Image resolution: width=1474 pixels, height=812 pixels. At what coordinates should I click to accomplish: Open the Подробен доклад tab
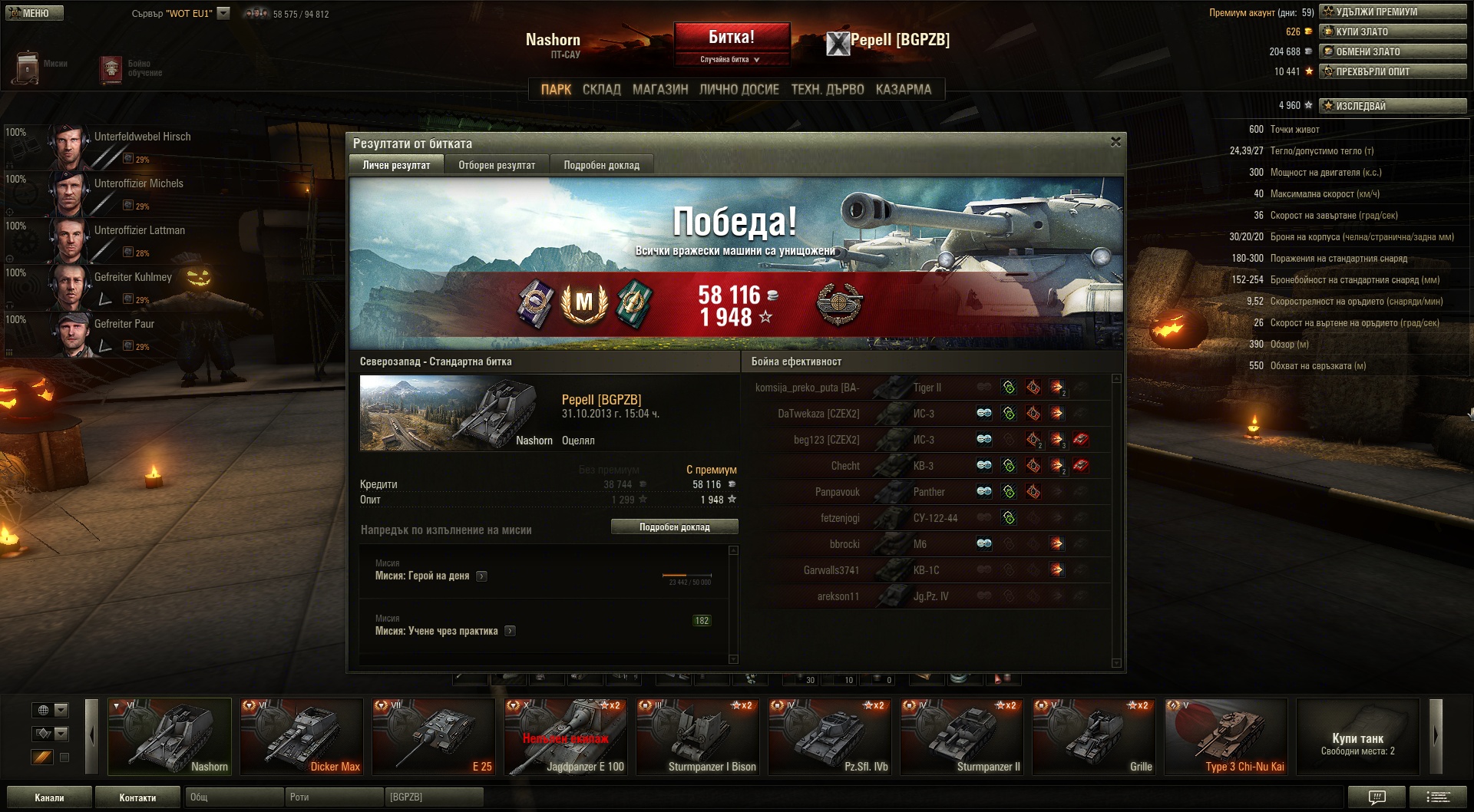pos(601,165)
